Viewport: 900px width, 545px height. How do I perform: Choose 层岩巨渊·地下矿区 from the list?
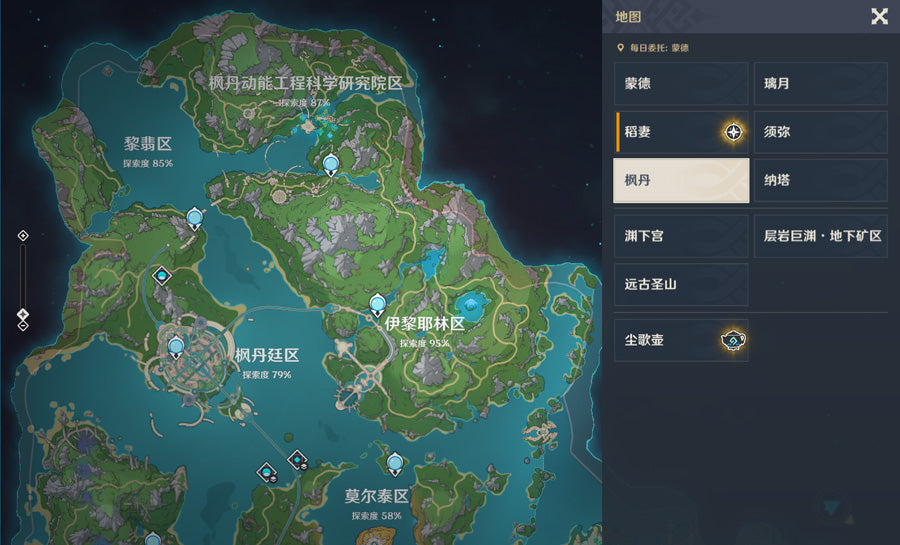[820, 236]
